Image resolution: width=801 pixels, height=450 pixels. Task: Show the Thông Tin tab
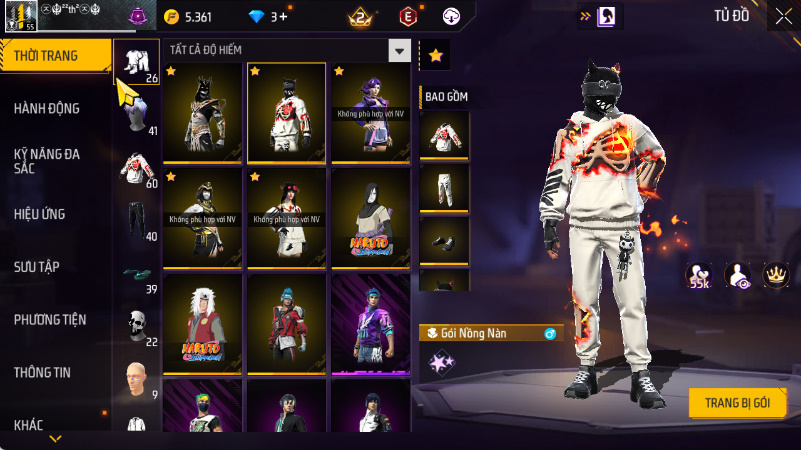pyautogui.click(x=42, y=372)
